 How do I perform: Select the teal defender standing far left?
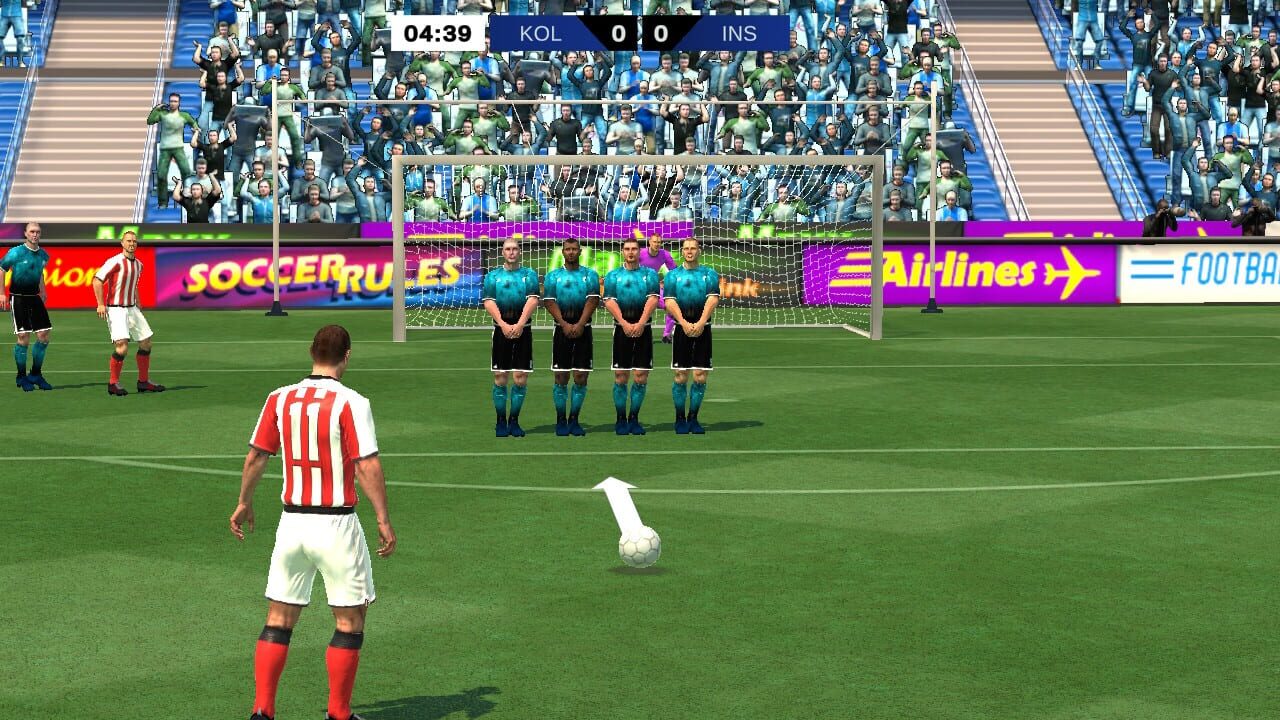28,300
